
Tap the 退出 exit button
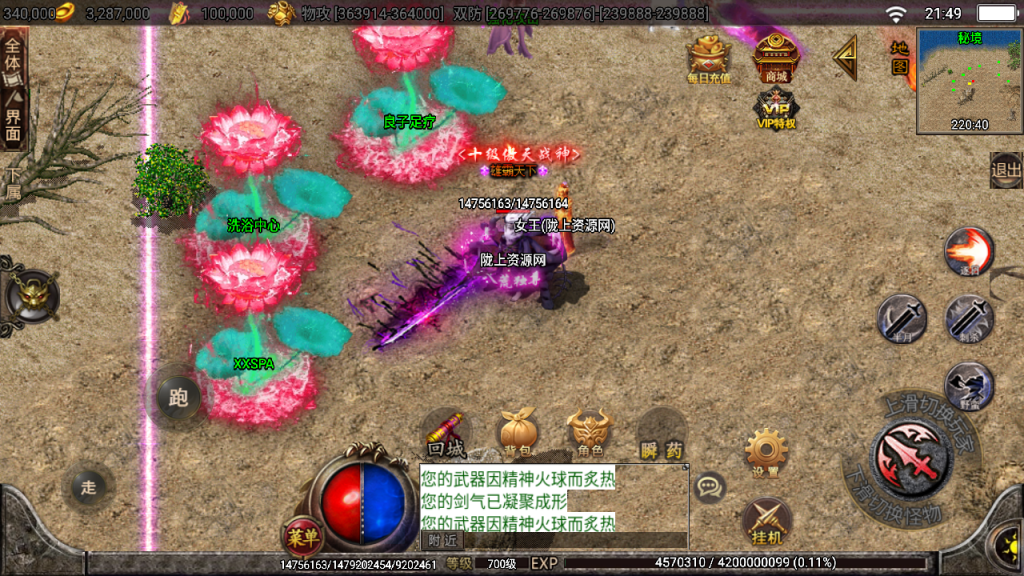(1005, 170)
